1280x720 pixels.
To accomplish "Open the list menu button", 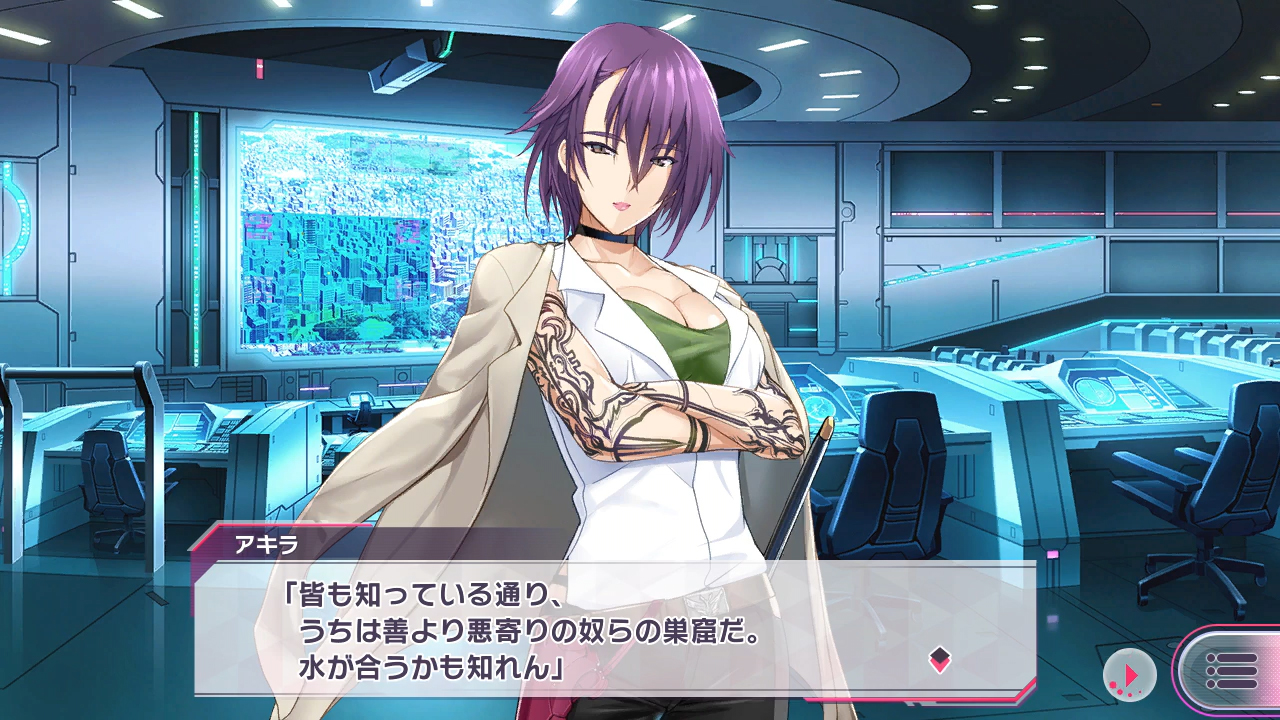I will tap(1231, 670).
